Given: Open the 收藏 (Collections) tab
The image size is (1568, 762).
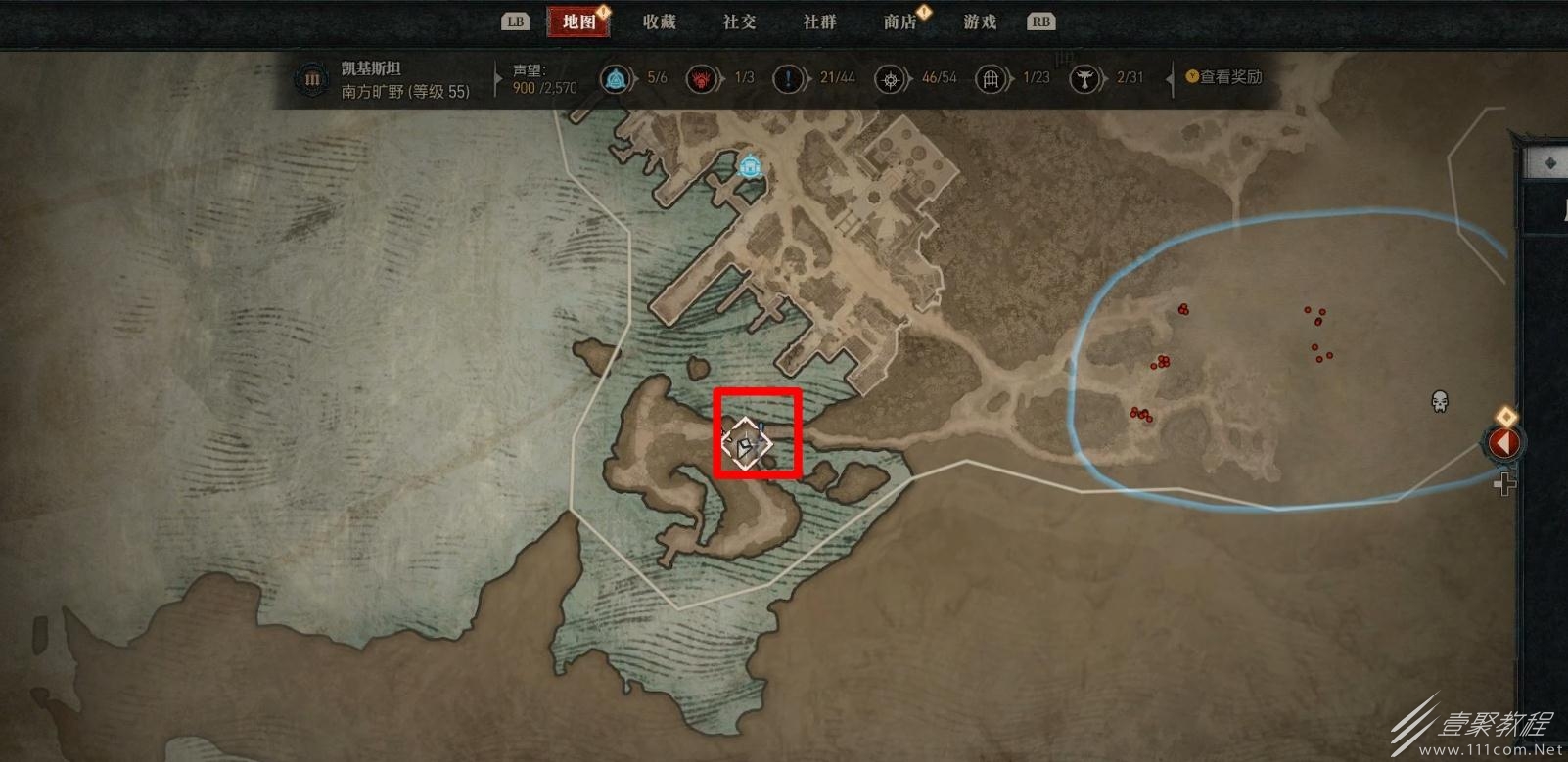Looking at the screenshot, I should coord(659,22).
